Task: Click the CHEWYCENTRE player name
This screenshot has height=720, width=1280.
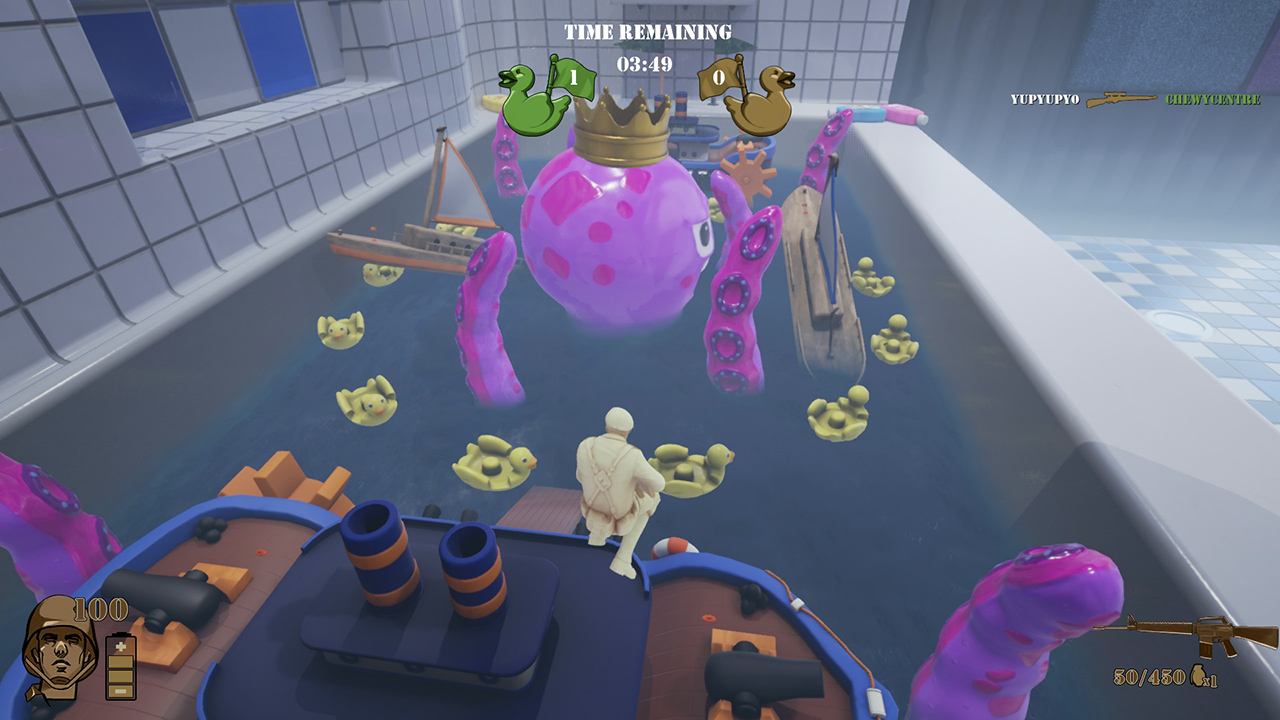Action: pos(1214,98)
